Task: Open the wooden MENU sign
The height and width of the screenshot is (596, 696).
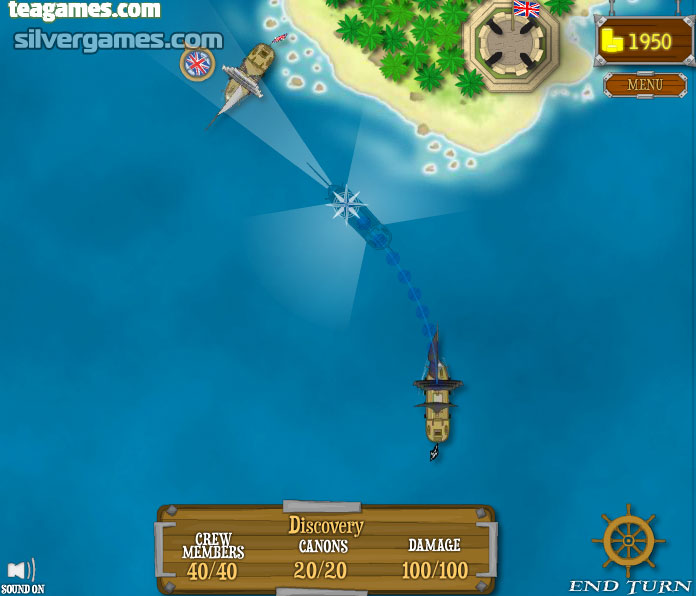Action: (x=644, y=85)
